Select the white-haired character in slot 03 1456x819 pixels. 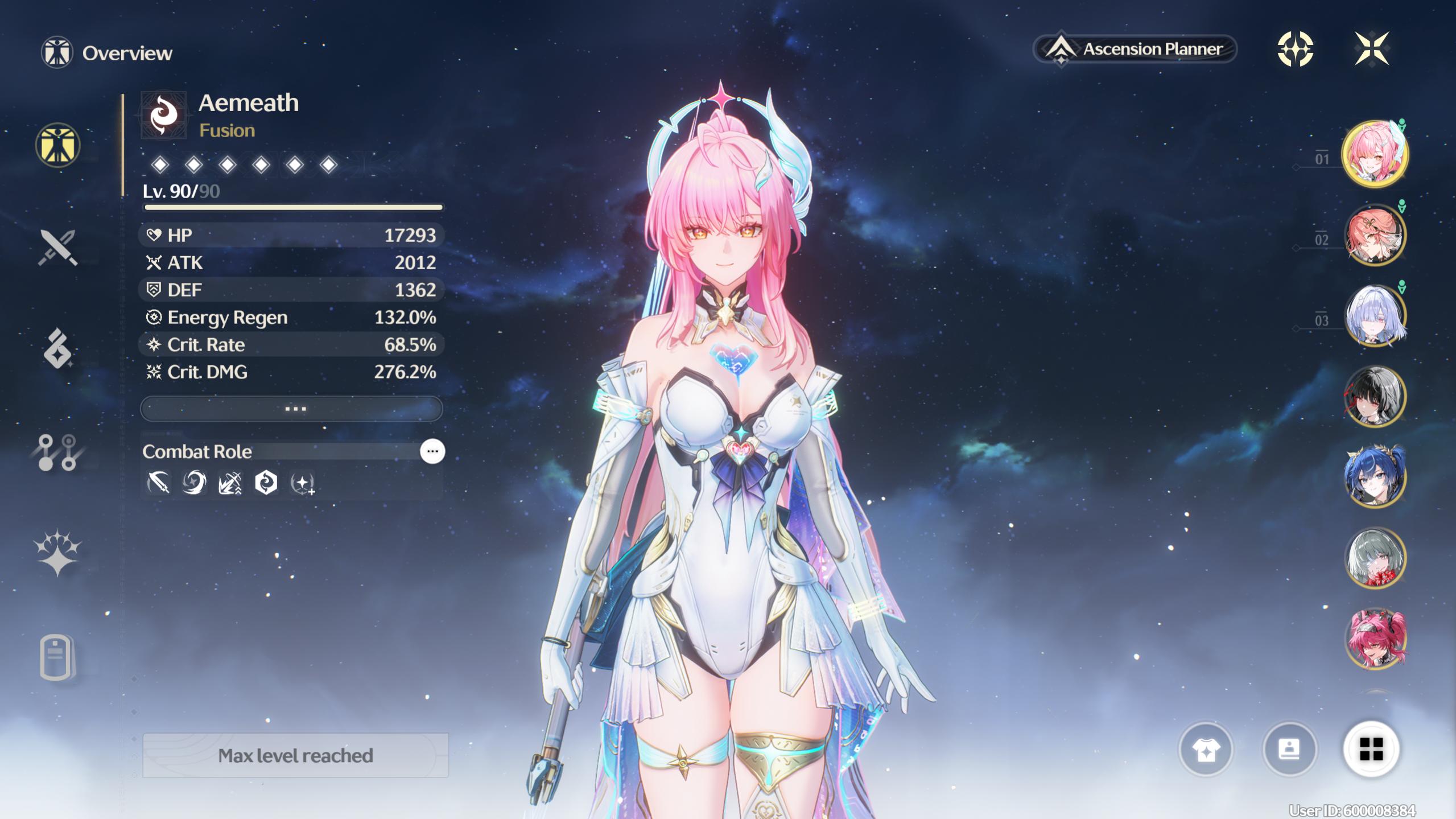[x=1375, y=315]
